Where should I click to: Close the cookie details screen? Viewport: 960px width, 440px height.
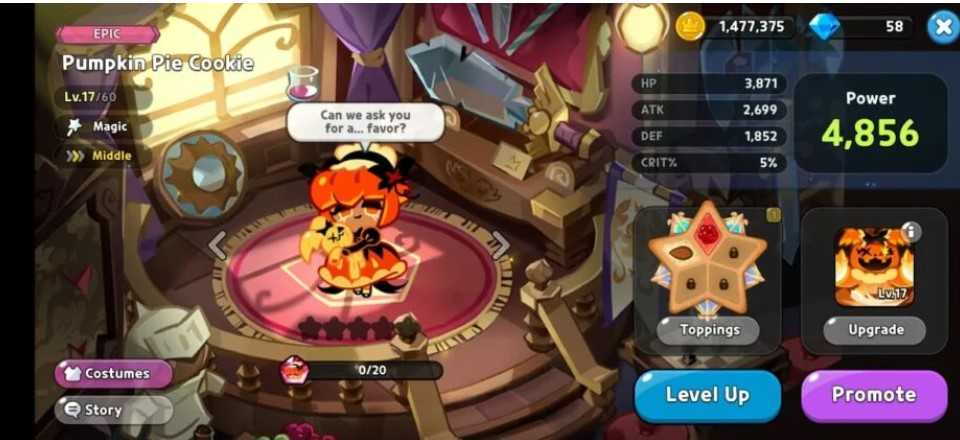coord(942,27)
